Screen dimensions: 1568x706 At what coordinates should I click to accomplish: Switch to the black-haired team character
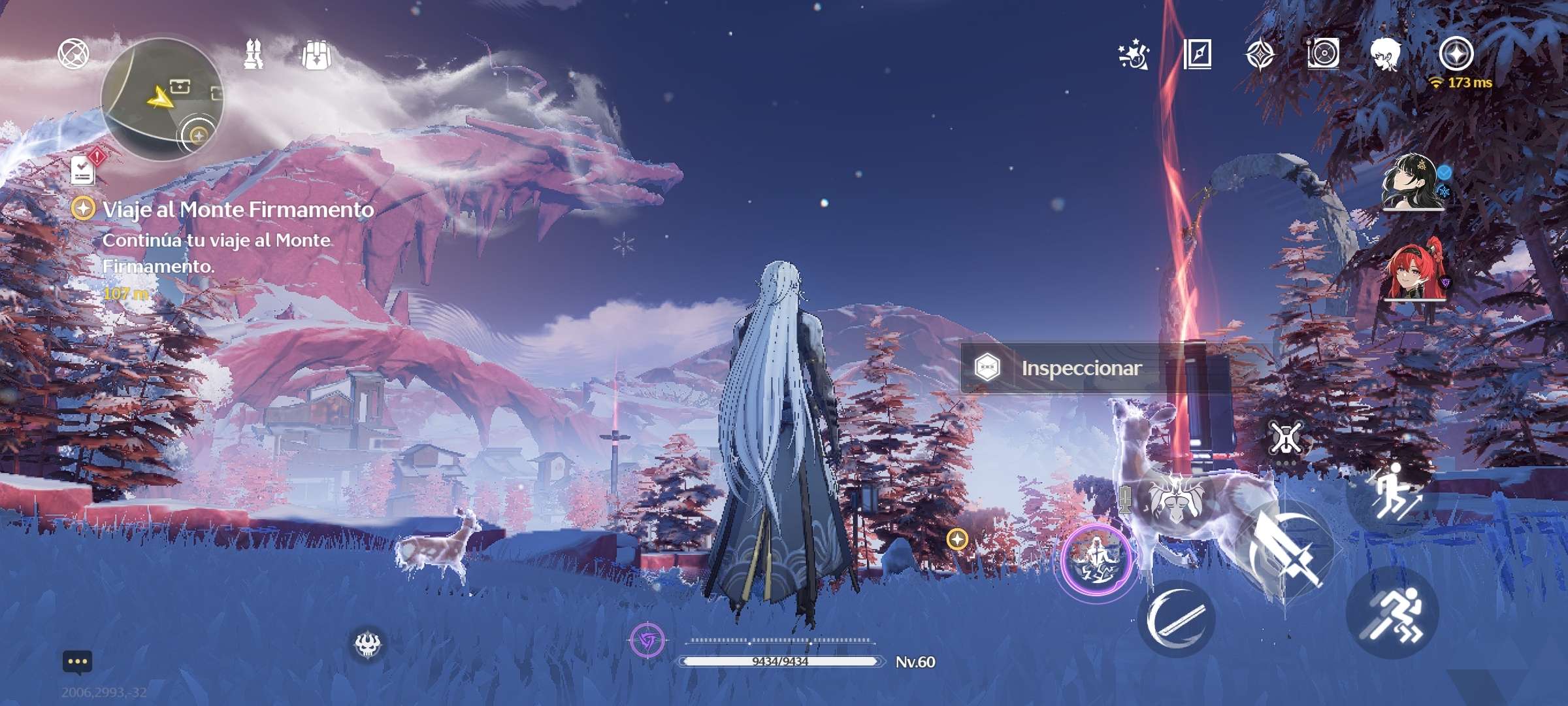[1413, 183]
